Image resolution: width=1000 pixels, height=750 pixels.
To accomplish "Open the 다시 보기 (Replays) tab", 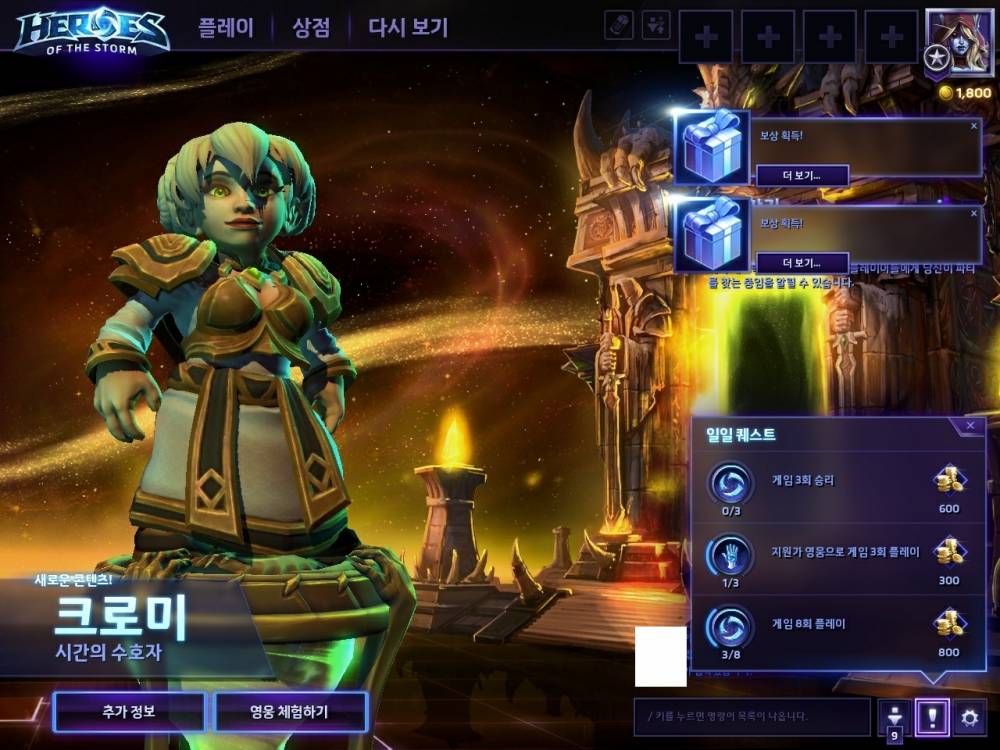I will coord(408,27).
